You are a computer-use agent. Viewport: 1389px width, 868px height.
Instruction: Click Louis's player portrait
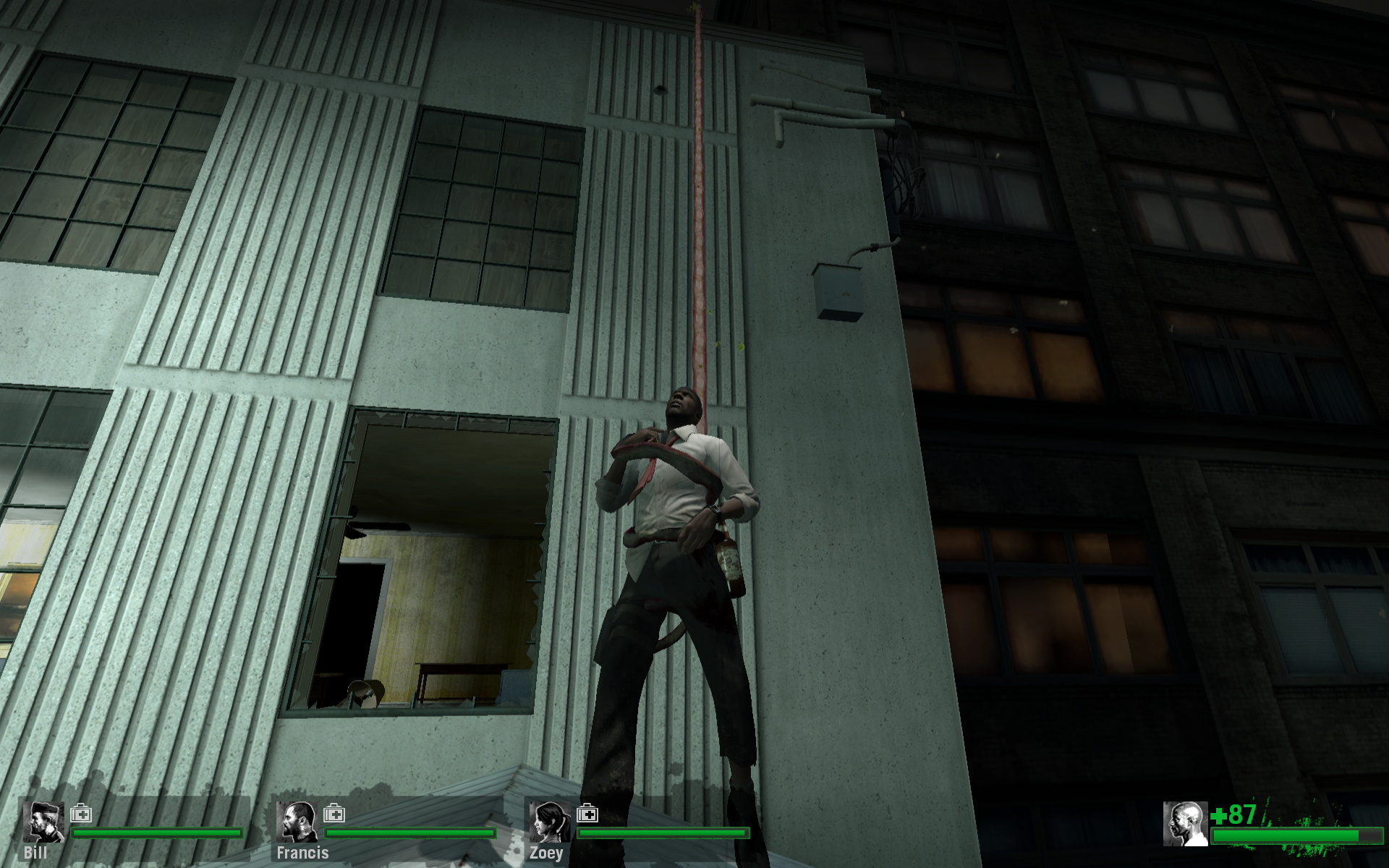1185,824
